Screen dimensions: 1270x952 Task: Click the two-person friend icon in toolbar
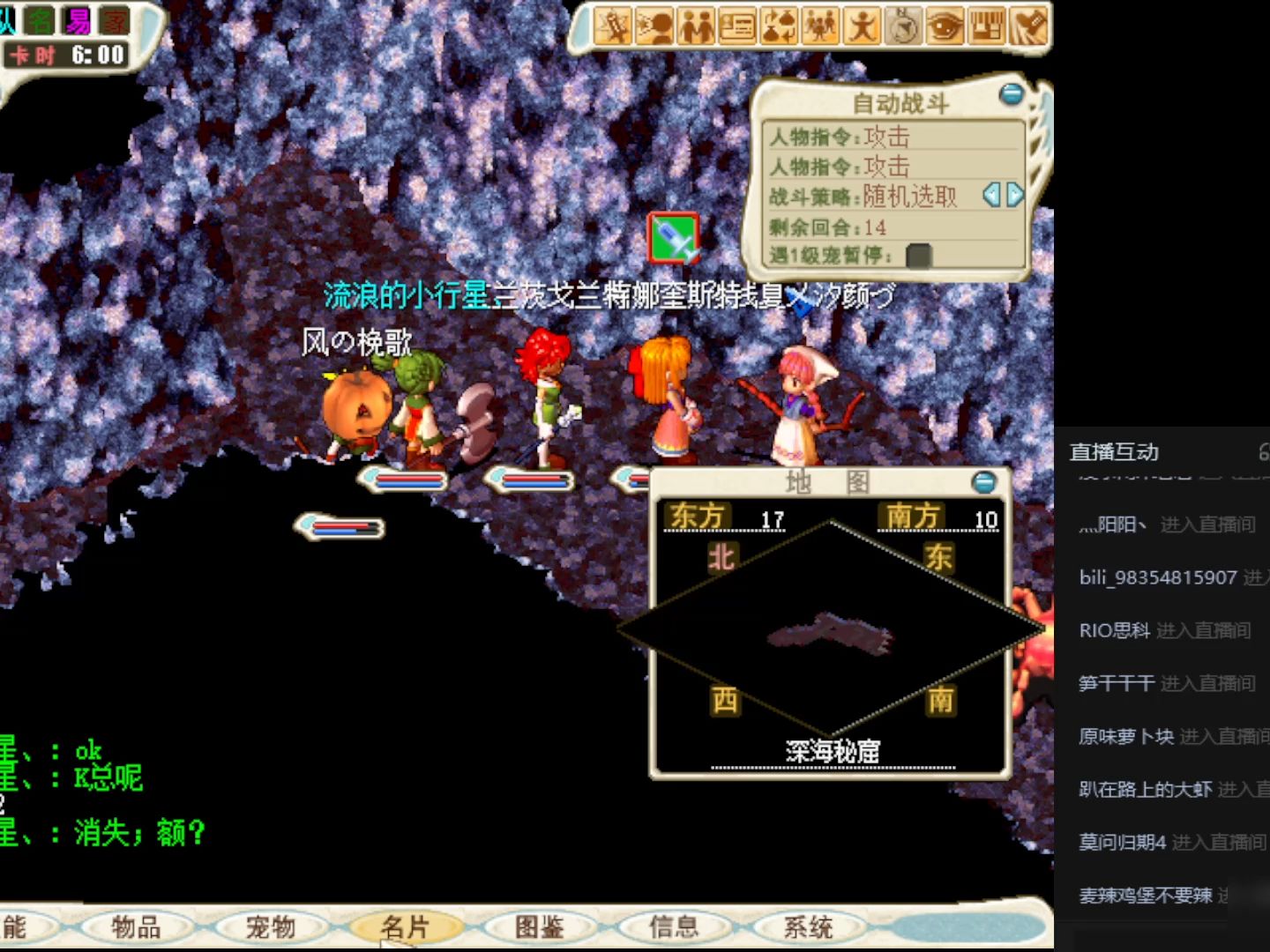[696, 27]
